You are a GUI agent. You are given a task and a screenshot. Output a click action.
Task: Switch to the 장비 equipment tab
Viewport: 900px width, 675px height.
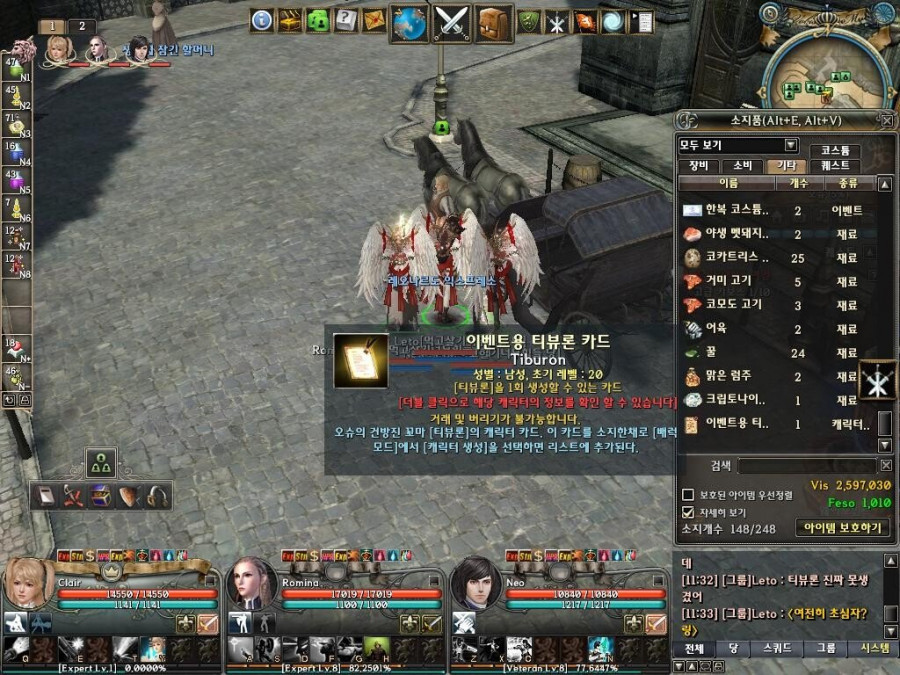pos(697,166)
